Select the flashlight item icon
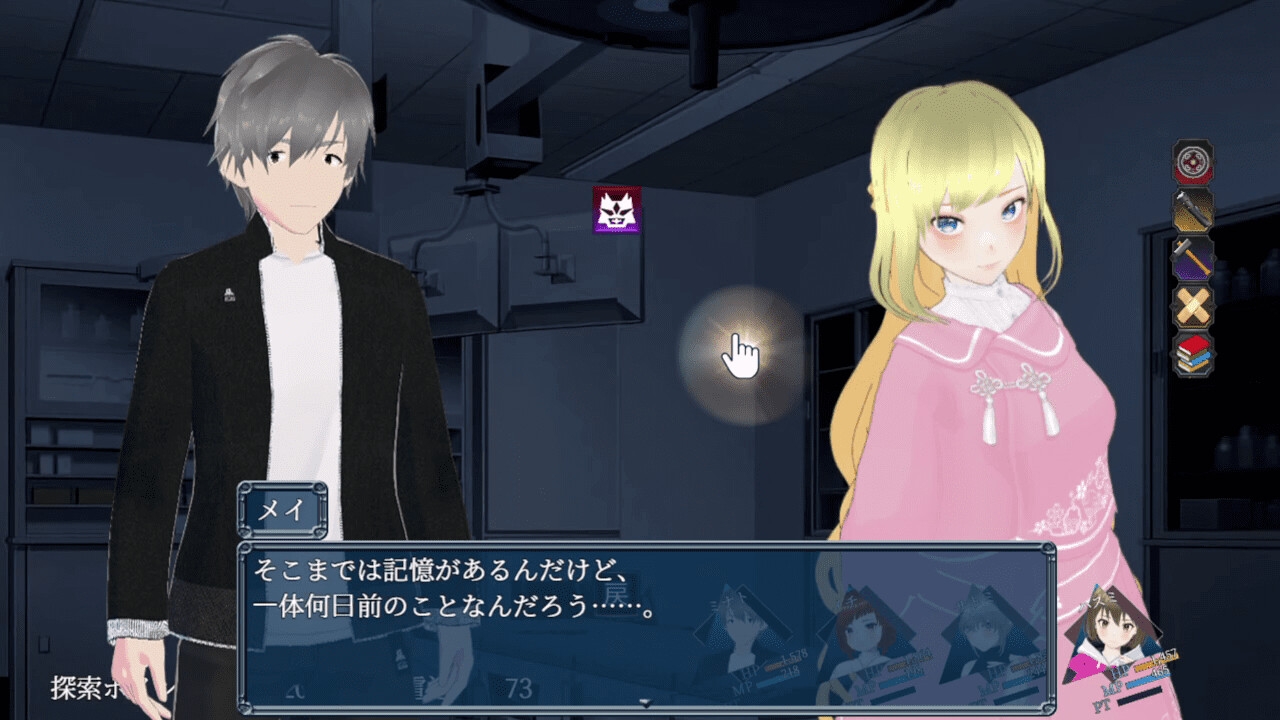Viewport: 1280px width, 720px height. 1193,210
